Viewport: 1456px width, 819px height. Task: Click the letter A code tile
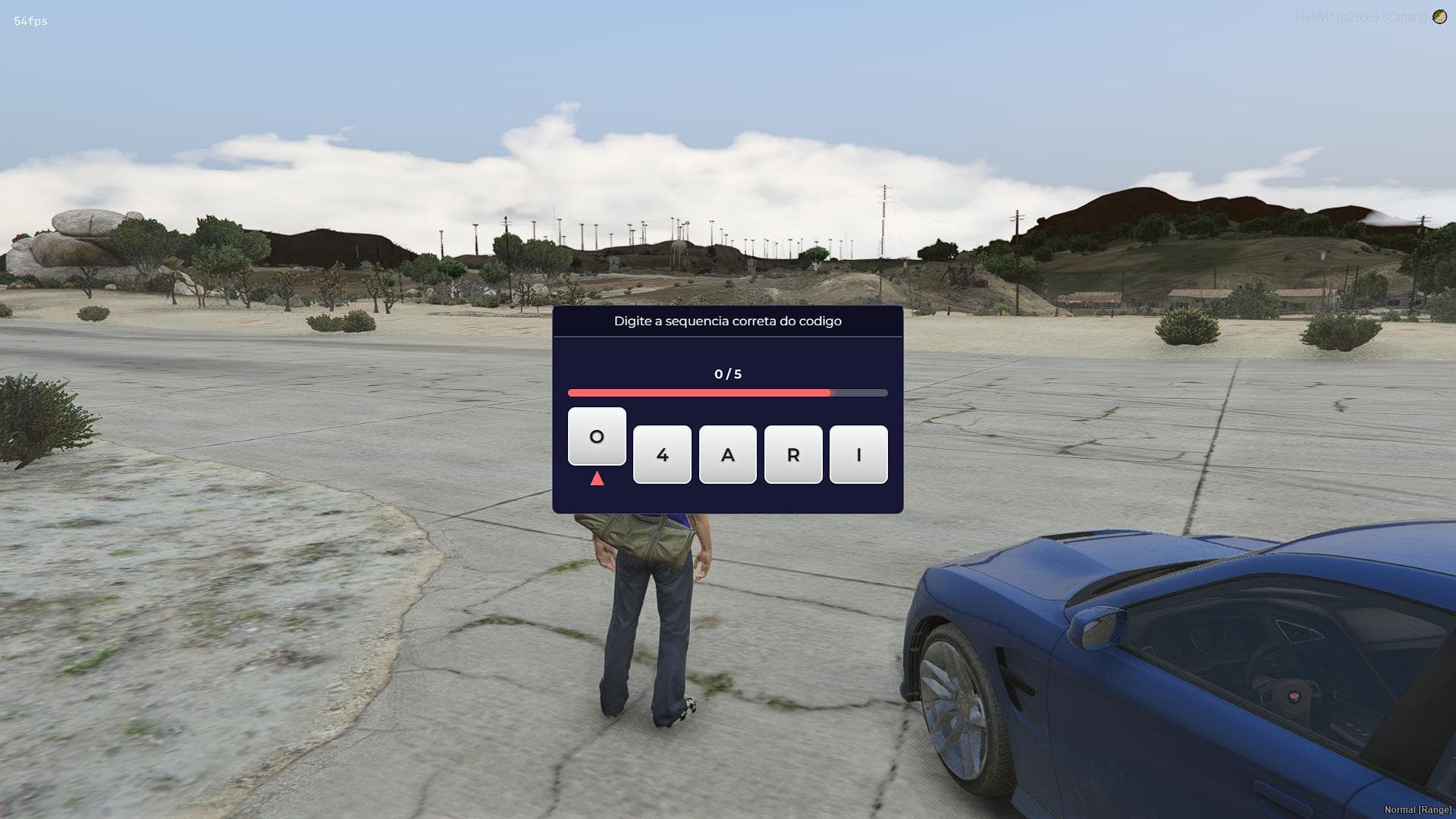tap(727, 454)
